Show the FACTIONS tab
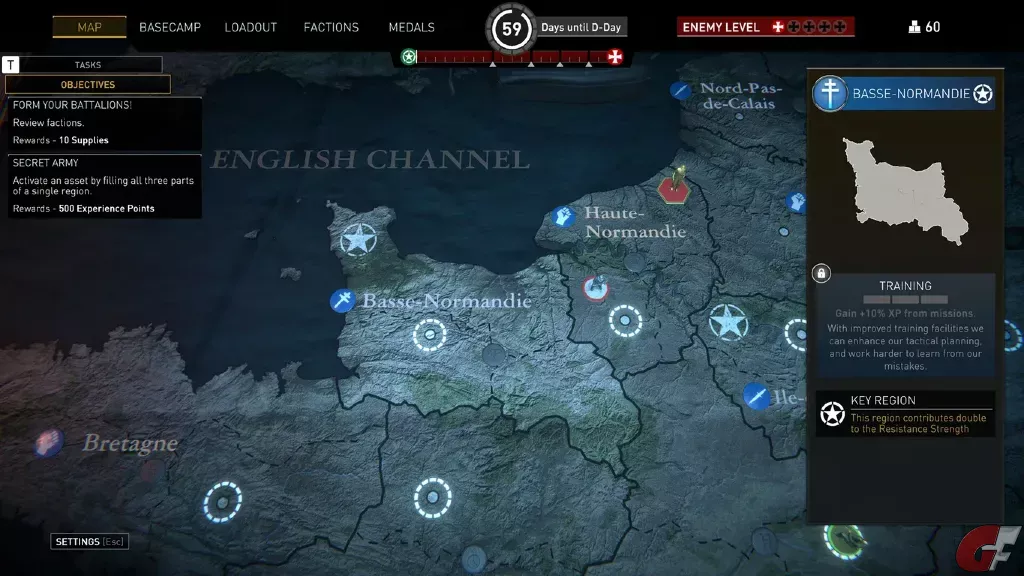 click(331, 27)
